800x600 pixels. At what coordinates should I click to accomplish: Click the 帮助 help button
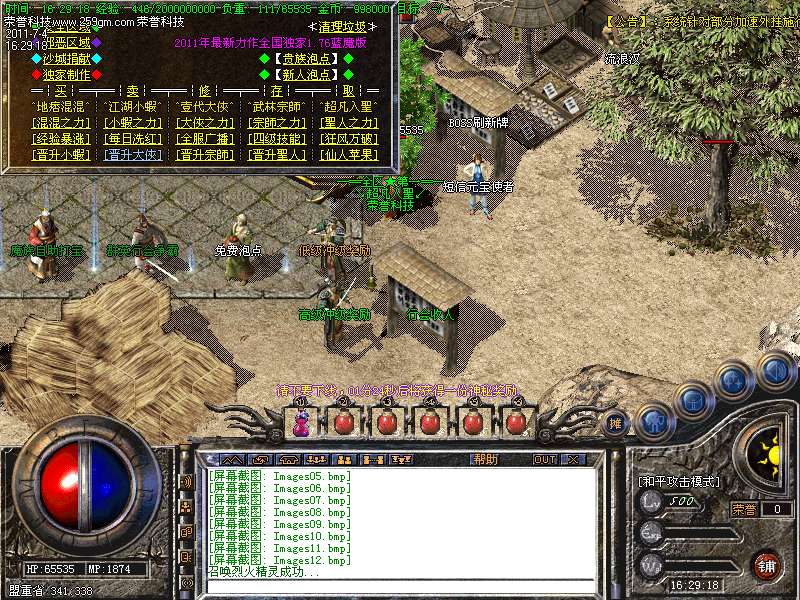tap(485, 460)
